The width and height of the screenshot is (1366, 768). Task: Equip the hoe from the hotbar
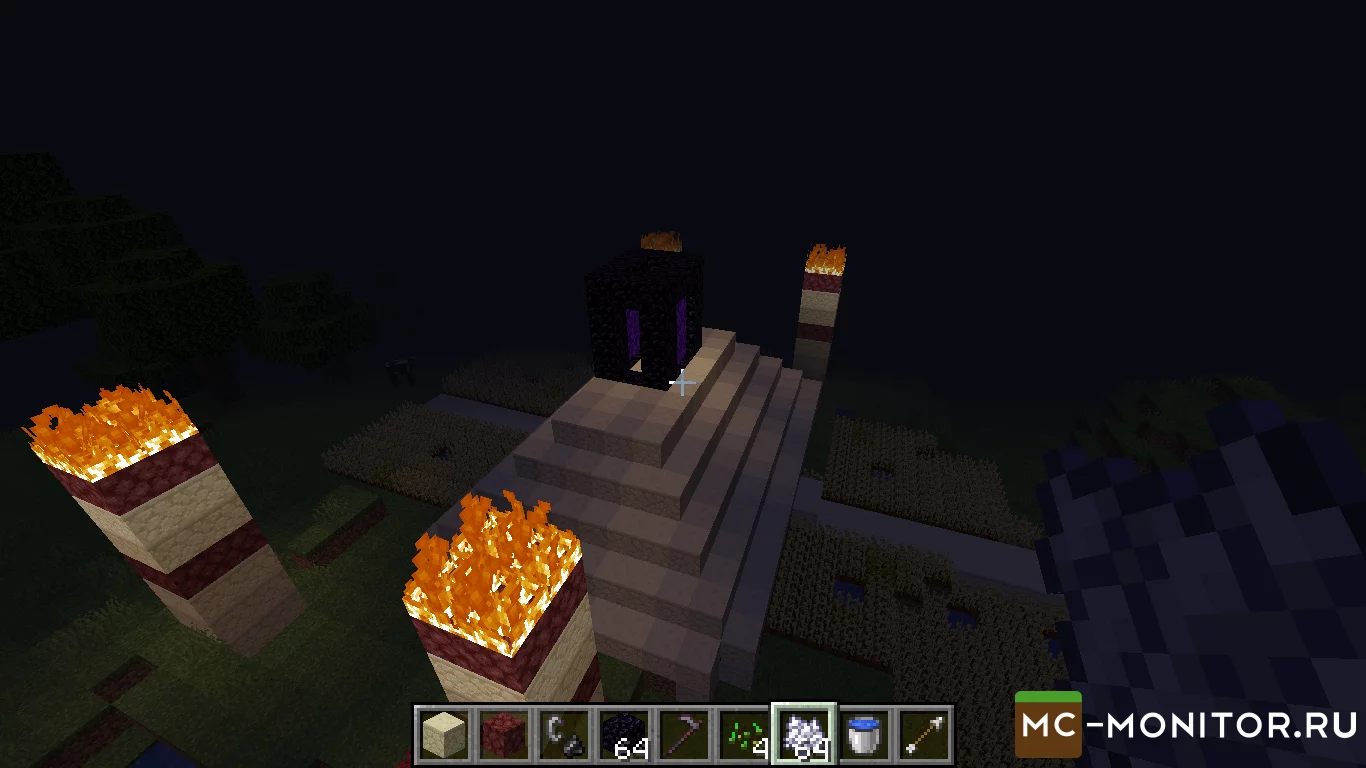pos(685,736)
